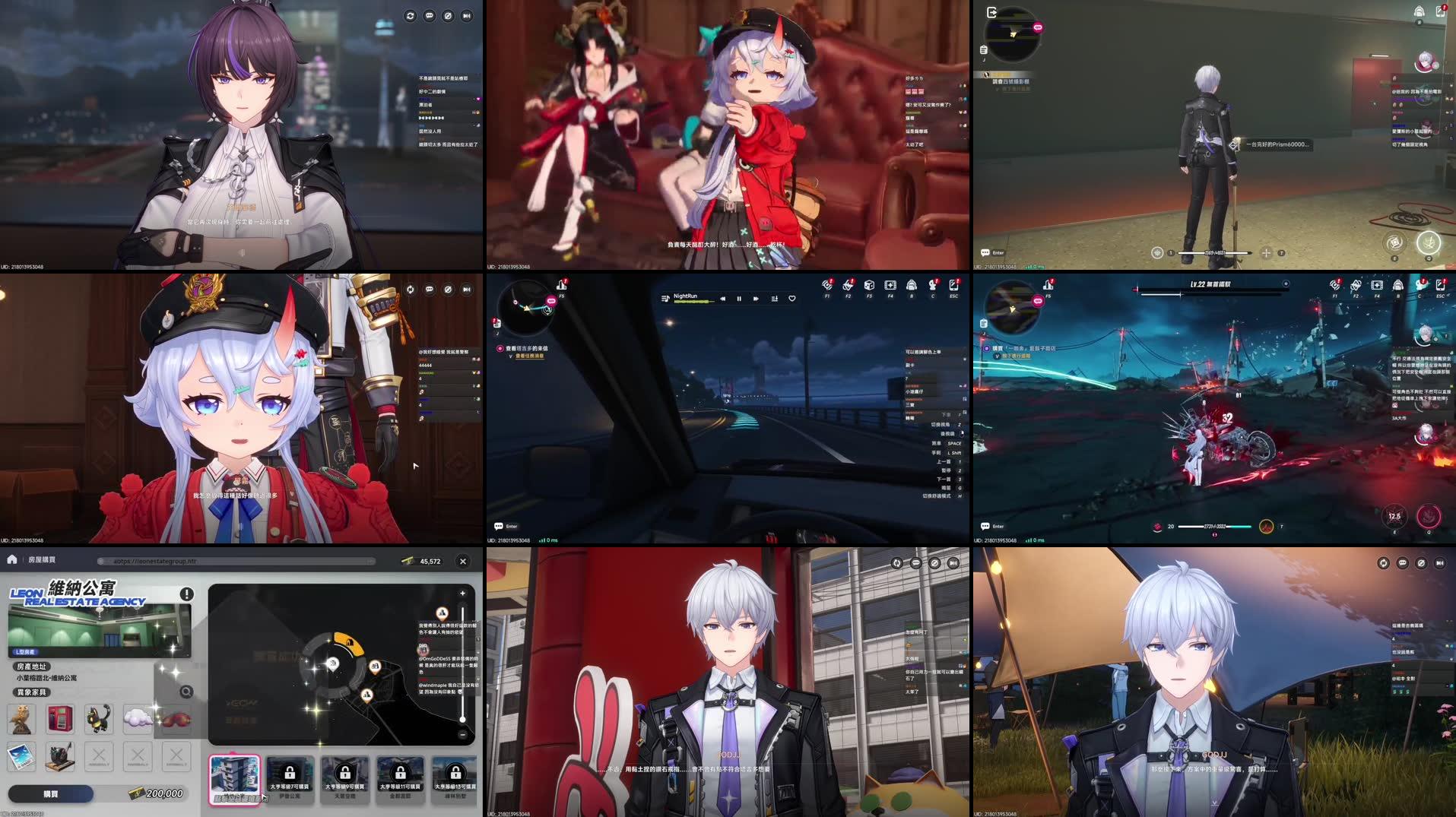
Task: Open the address bar dropdown arrow
Action: coord(371,561)
